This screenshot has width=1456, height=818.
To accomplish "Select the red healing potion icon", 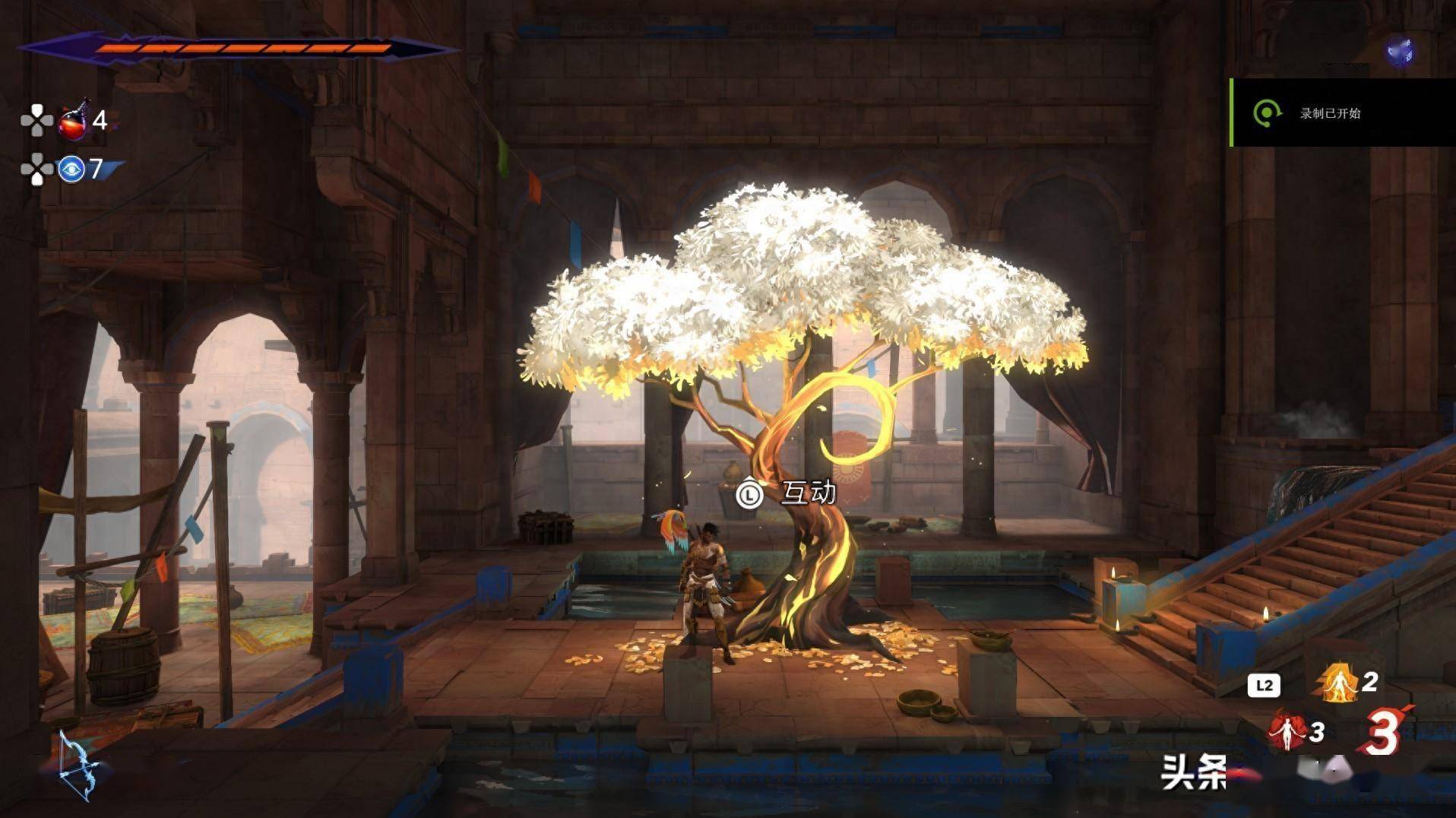I will 74,121.
